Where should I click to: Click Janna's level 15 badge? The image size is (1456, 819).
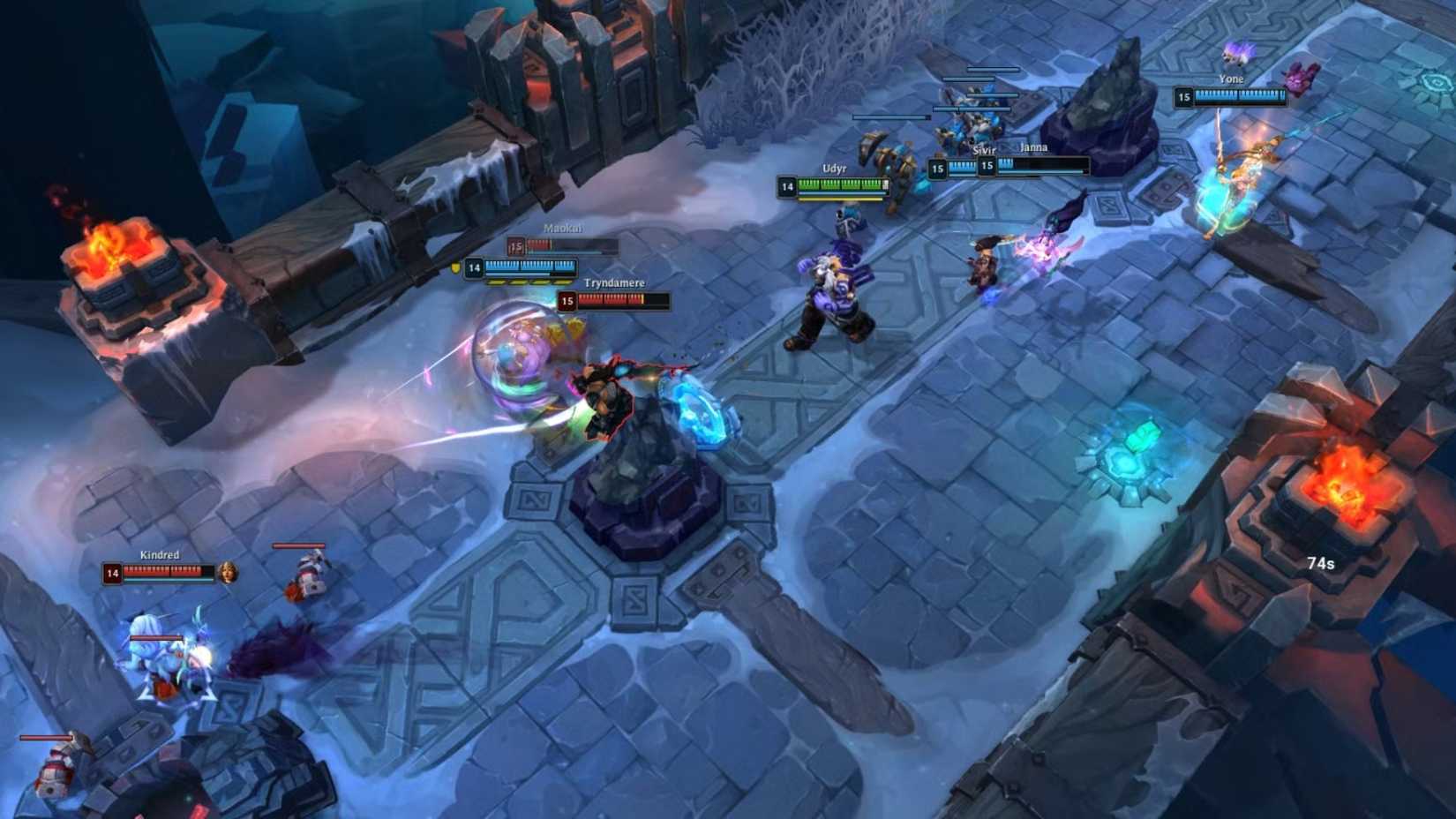pos(987,169)
